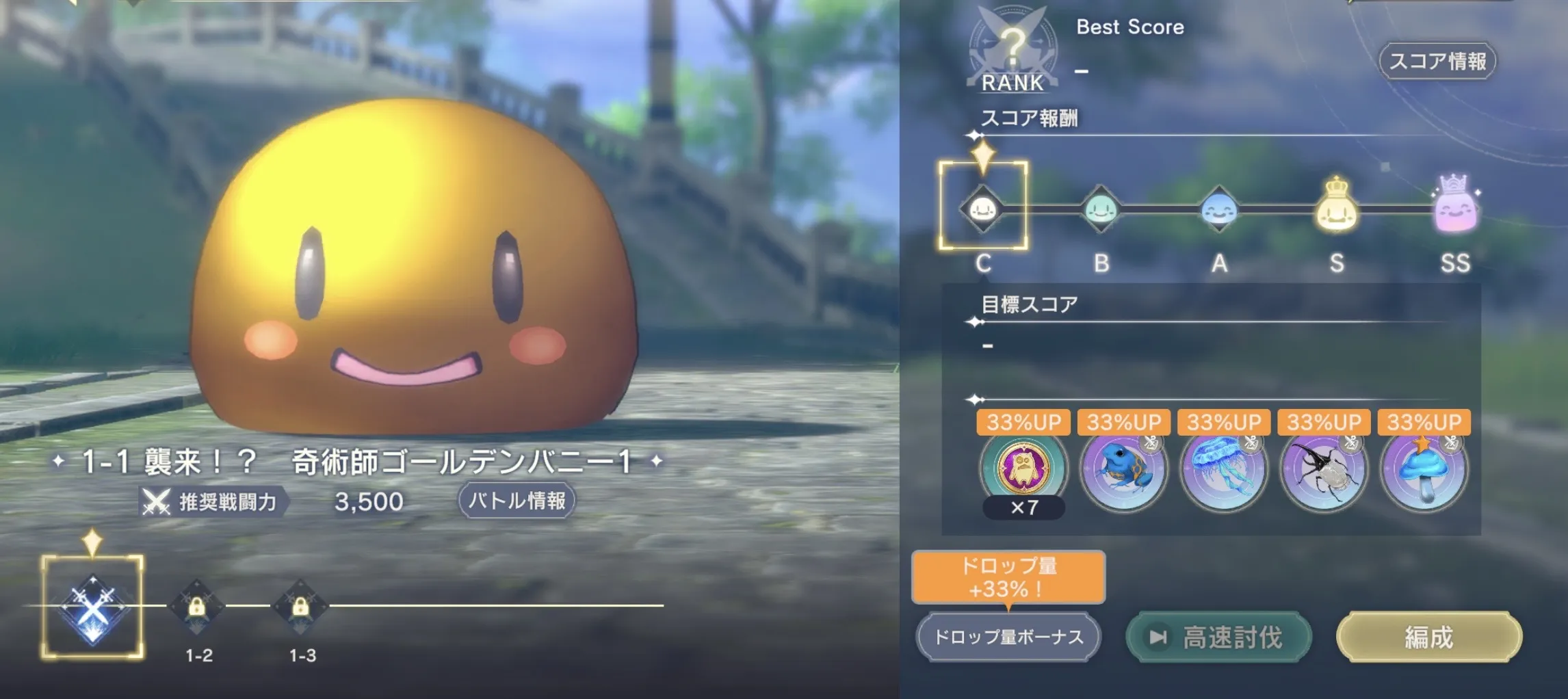
Task: Click the S rank golden slime icon
Action: click(x=1337, y=210)
